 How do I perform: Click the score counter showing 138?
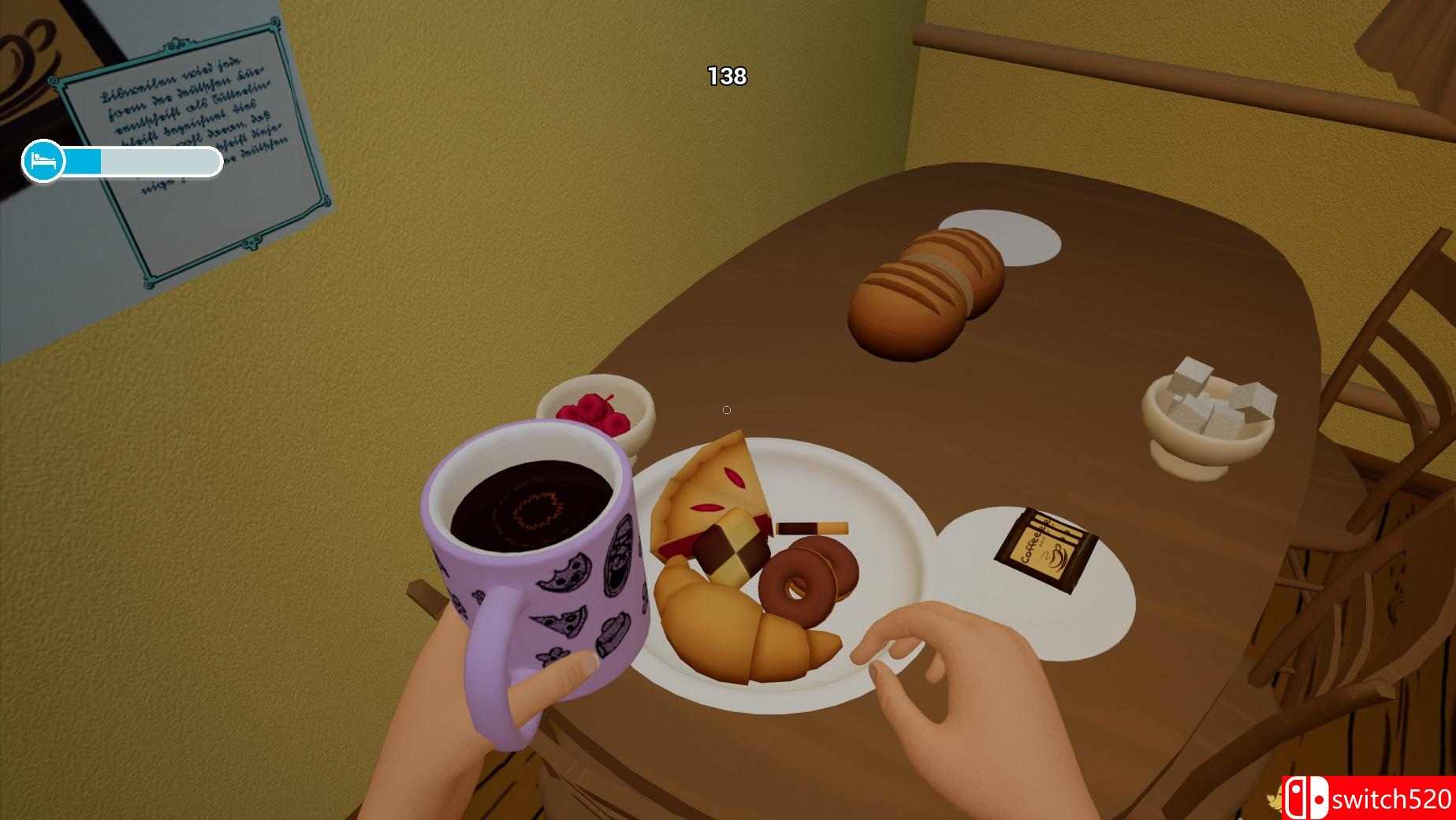point(728,76)
